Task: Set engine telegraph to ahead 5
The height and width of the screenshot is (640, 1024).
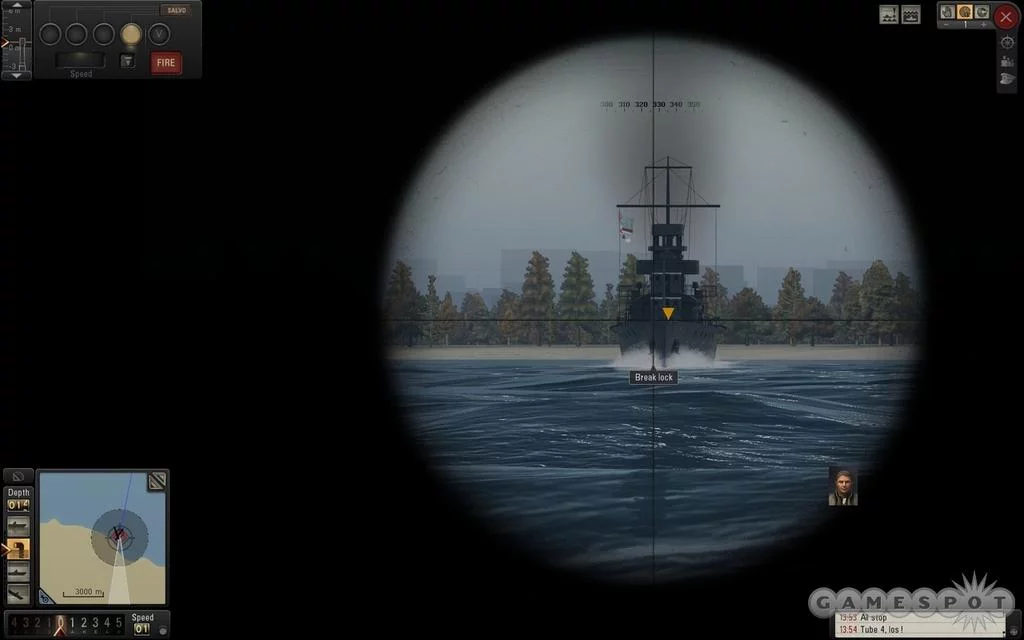Action: [x=119, y=623]
